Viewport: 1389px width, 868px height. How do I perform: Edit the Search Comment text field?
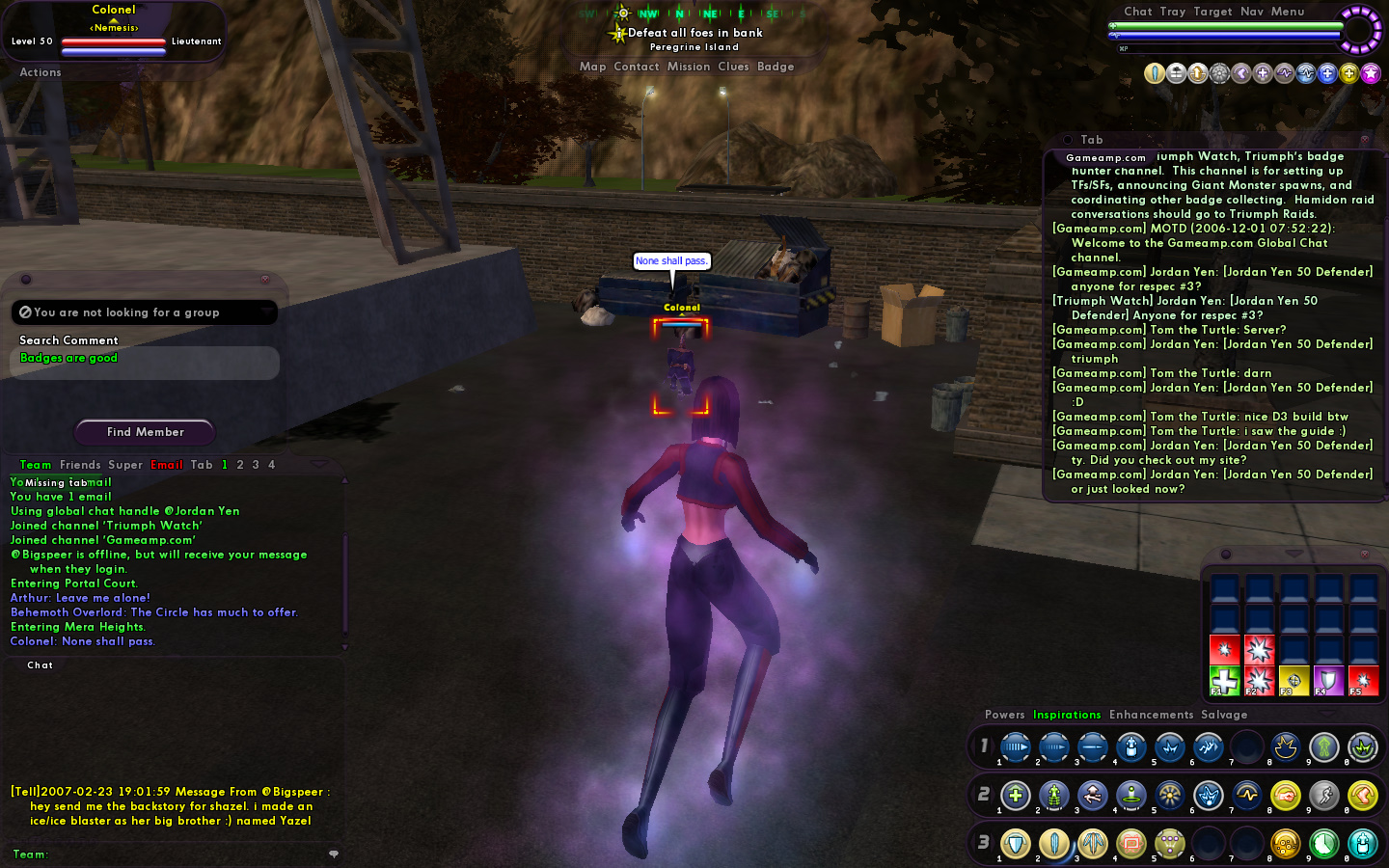tap(145, 363)
